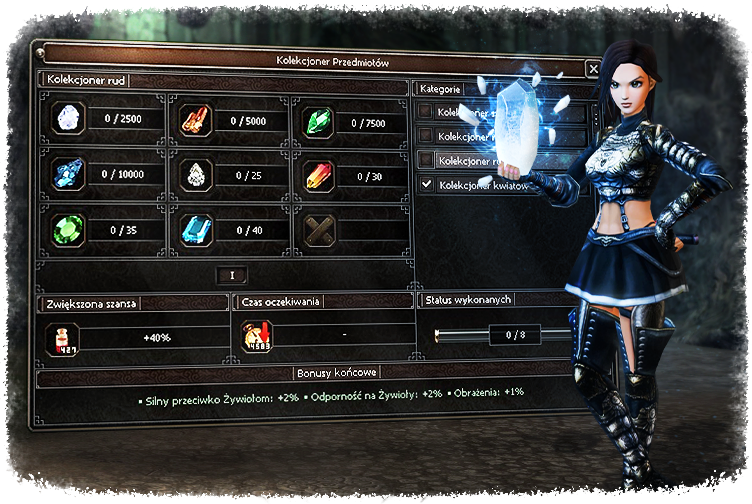Select the green crystal slot (0/7500)
The width and height of the screenshot is (752, 504).
point(320,121)
